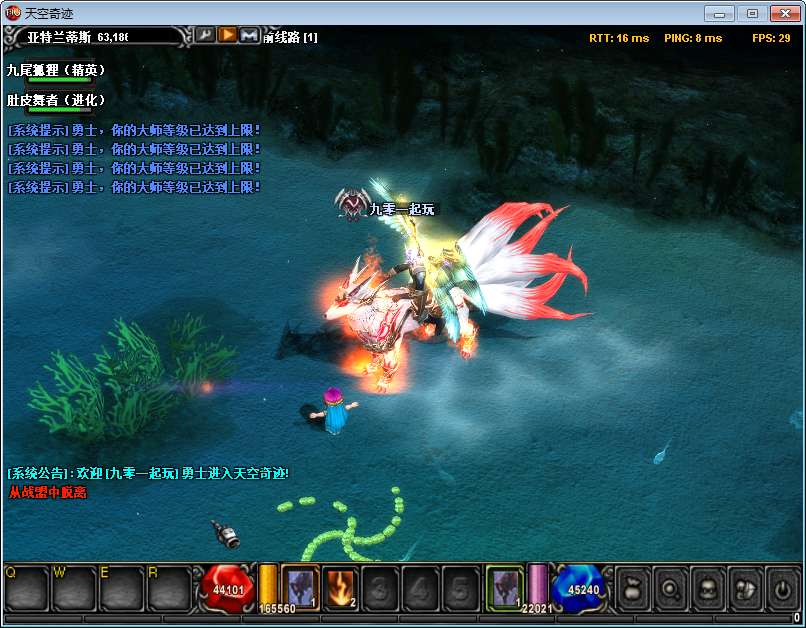Close the 天空奇迹 game window
This screenshot has height=628, width=806.
(x=785, y=13)
